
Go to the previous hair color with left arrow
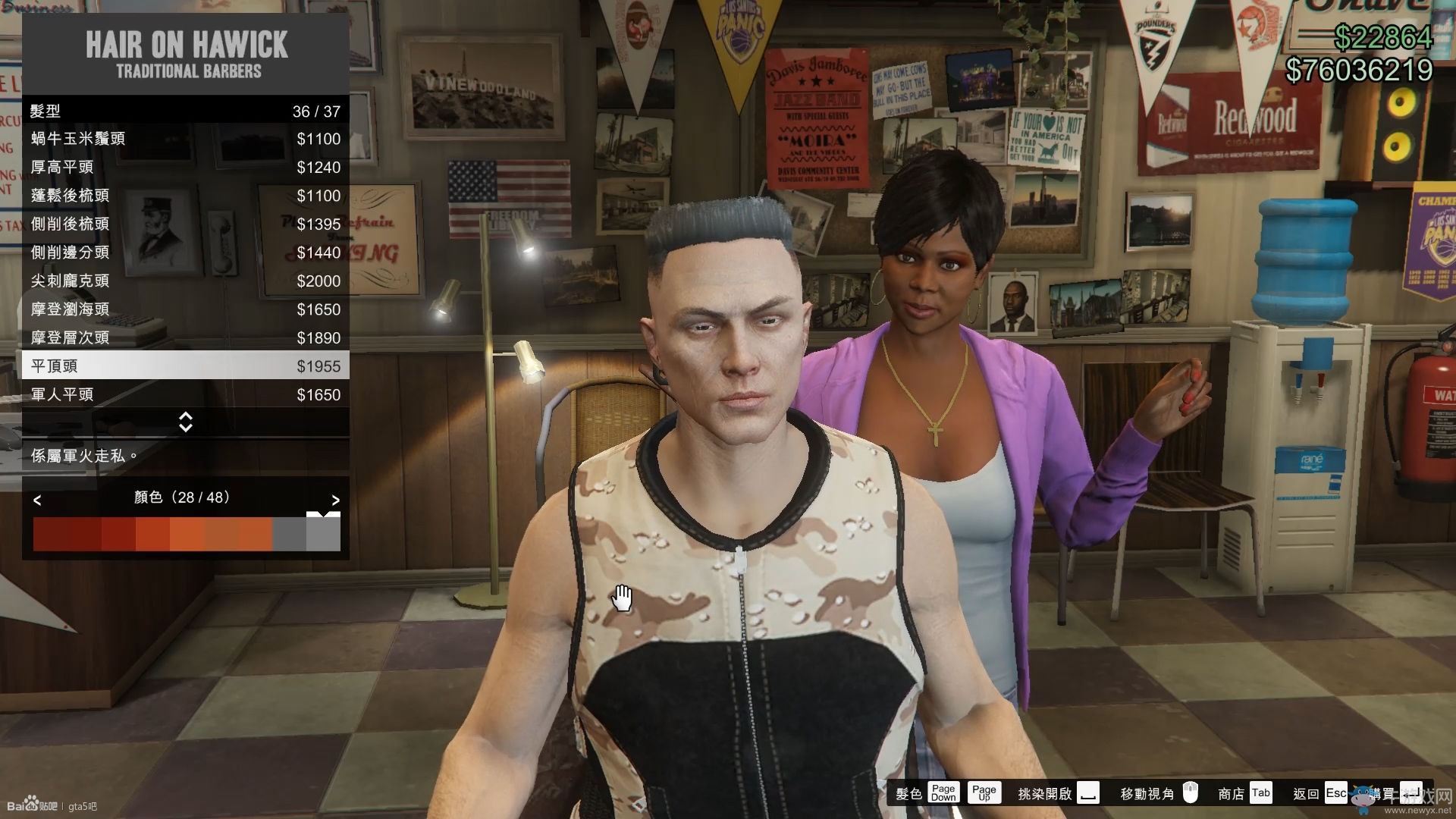tap(37, 500)
